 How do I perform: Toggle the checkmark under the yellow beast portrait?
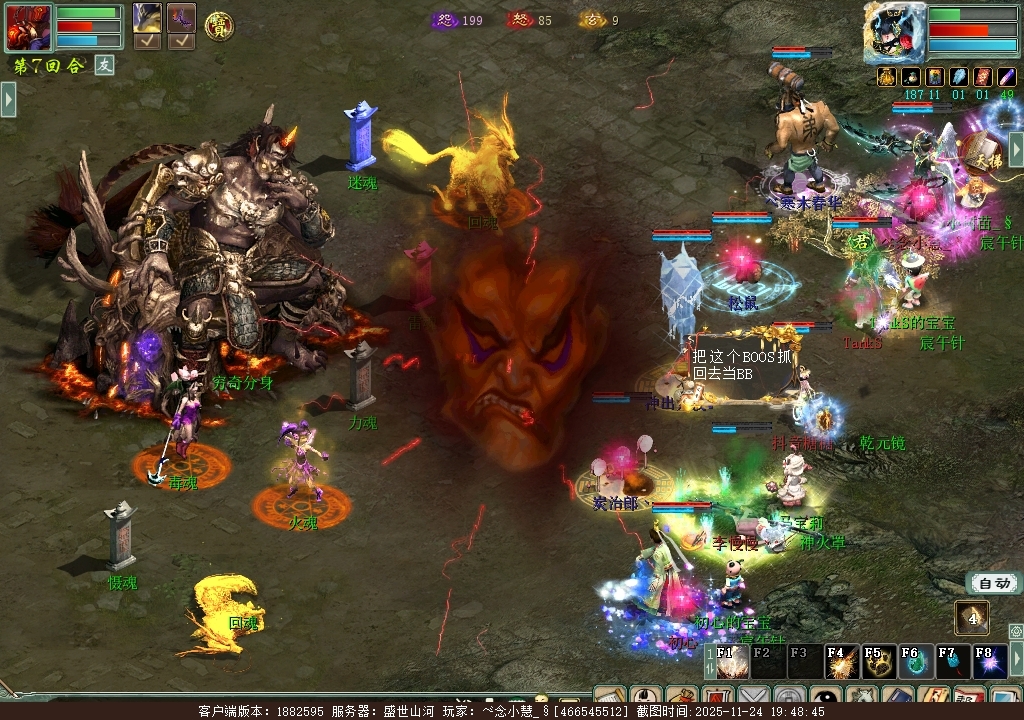click(147, 41)
